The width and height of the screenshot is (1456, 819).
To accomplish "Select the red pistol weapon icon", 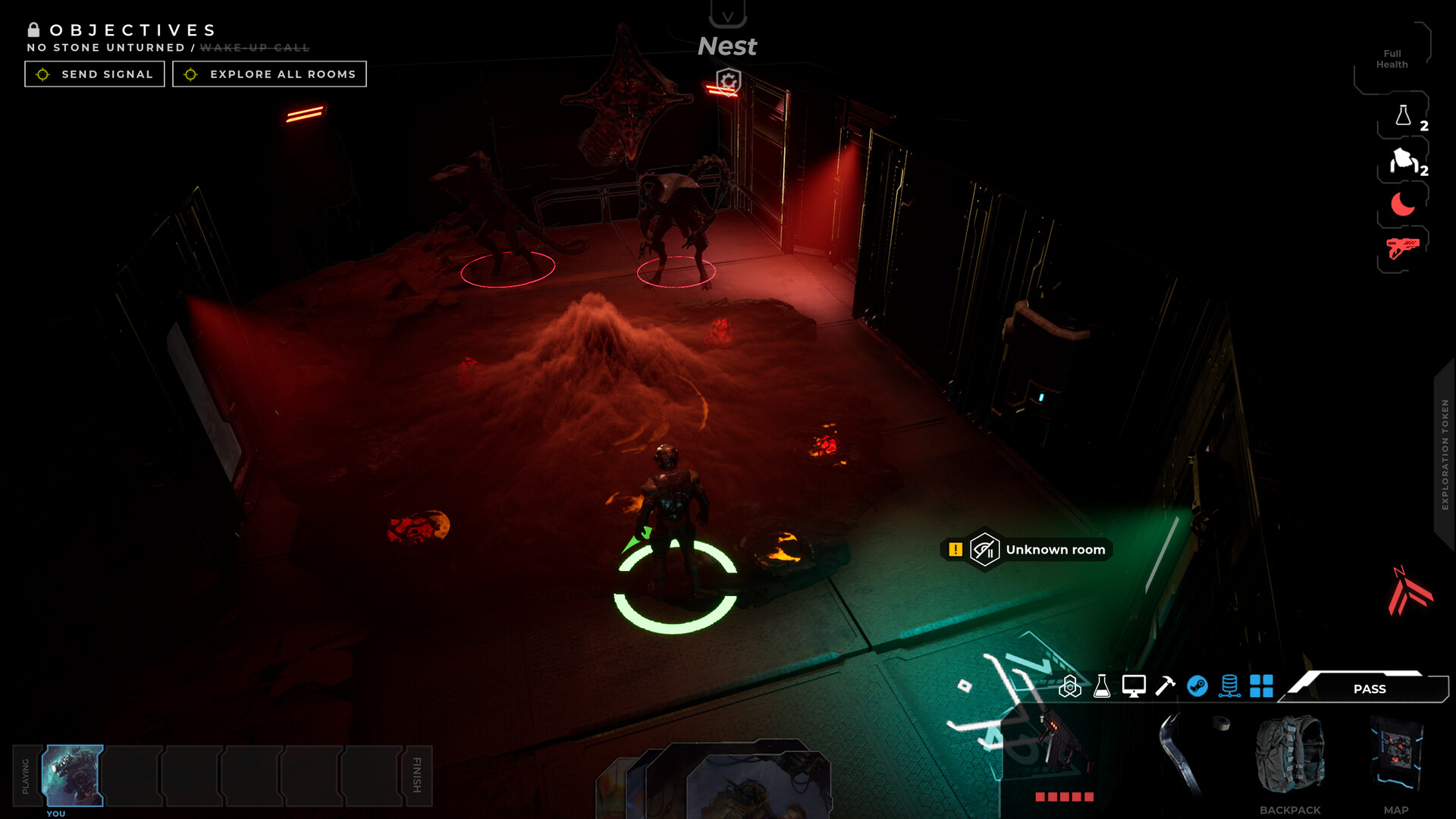I will 1403,246.
